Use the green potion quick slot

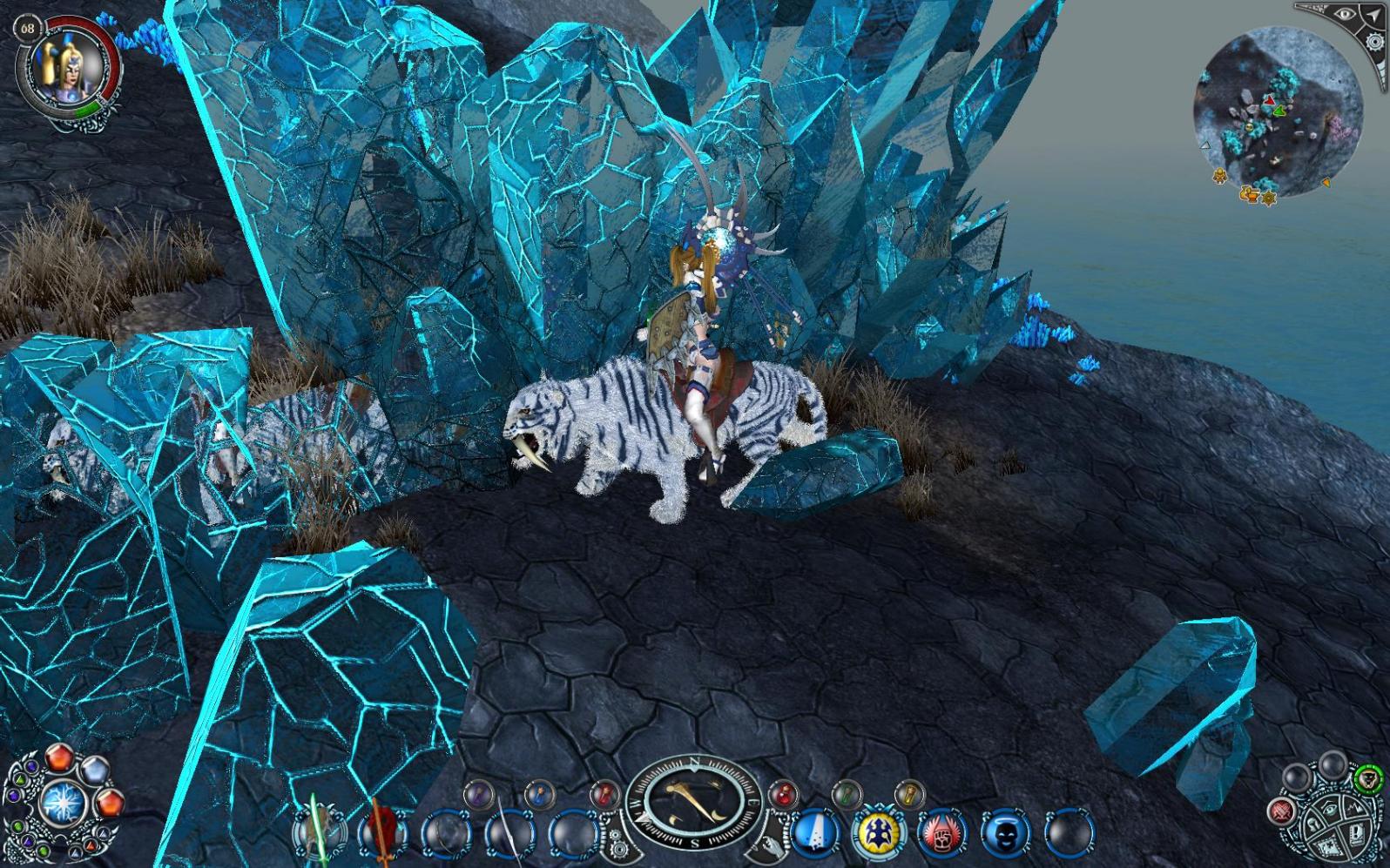coord(846,793)
